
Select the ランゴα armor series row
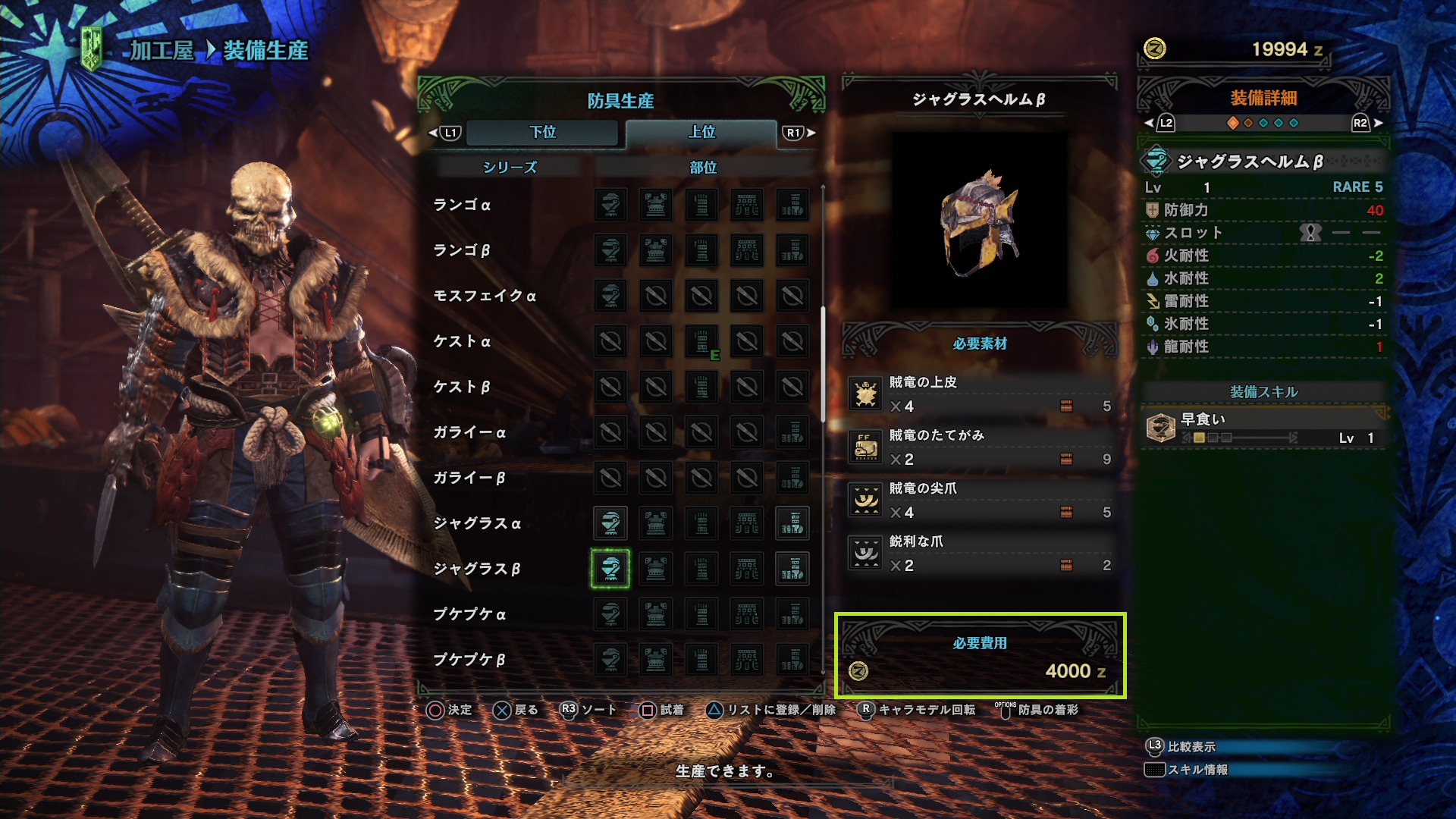462,205
